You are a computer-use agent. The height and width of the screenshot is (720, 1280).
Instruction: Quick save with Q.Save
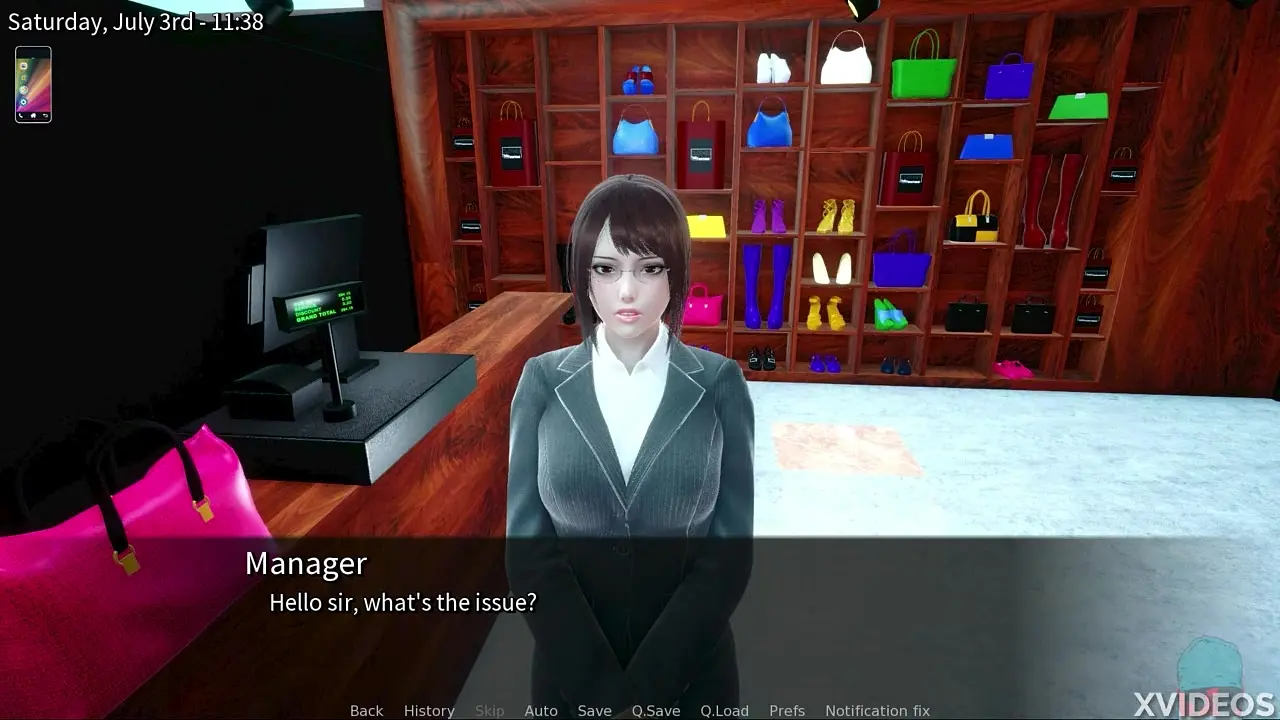click(x=656, y=710)
